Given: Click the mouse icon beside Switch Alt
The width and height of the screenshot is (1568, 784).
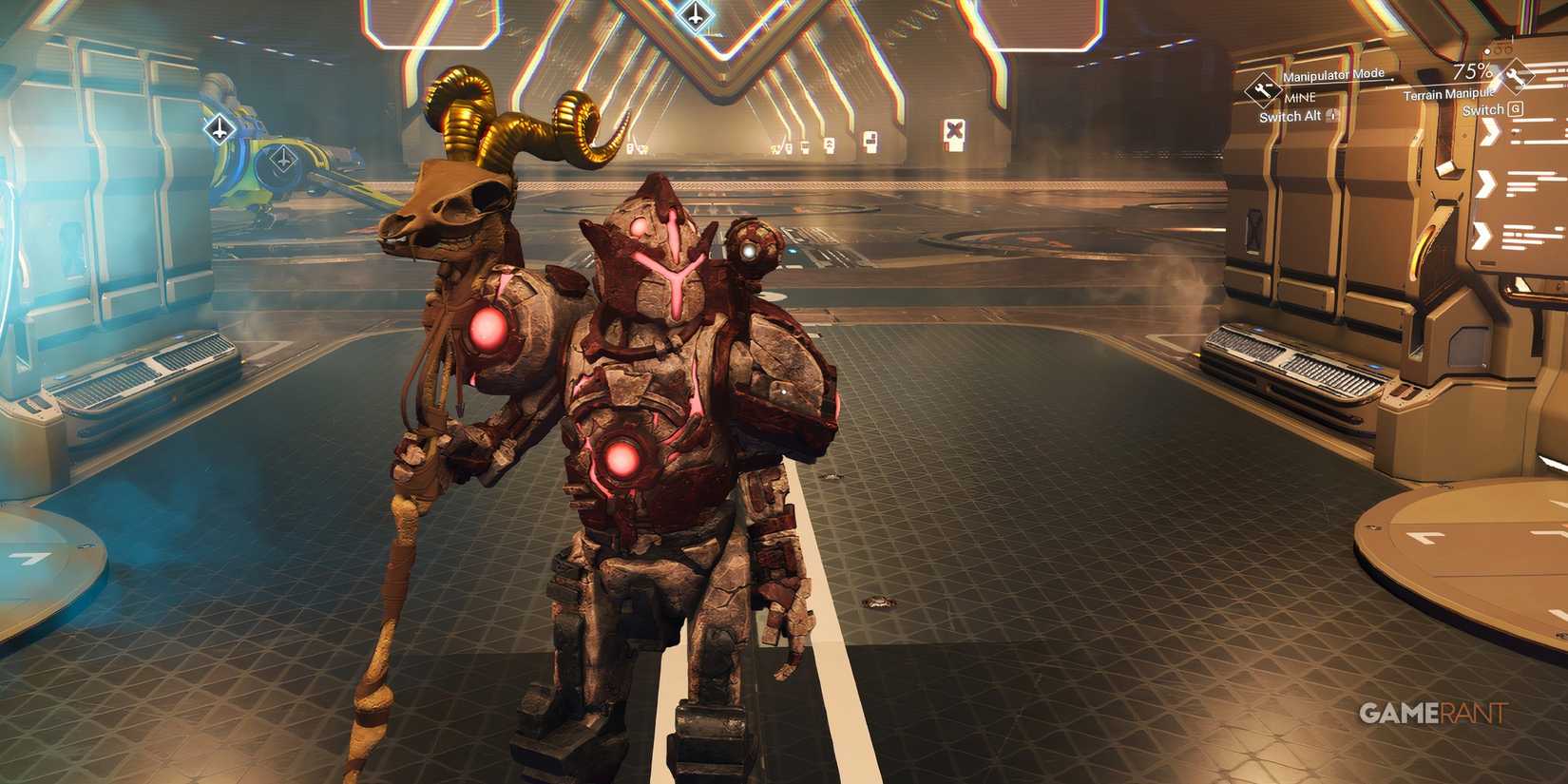Looking at the screenshot, I should pyautogui.click(x=1331, y=116).
